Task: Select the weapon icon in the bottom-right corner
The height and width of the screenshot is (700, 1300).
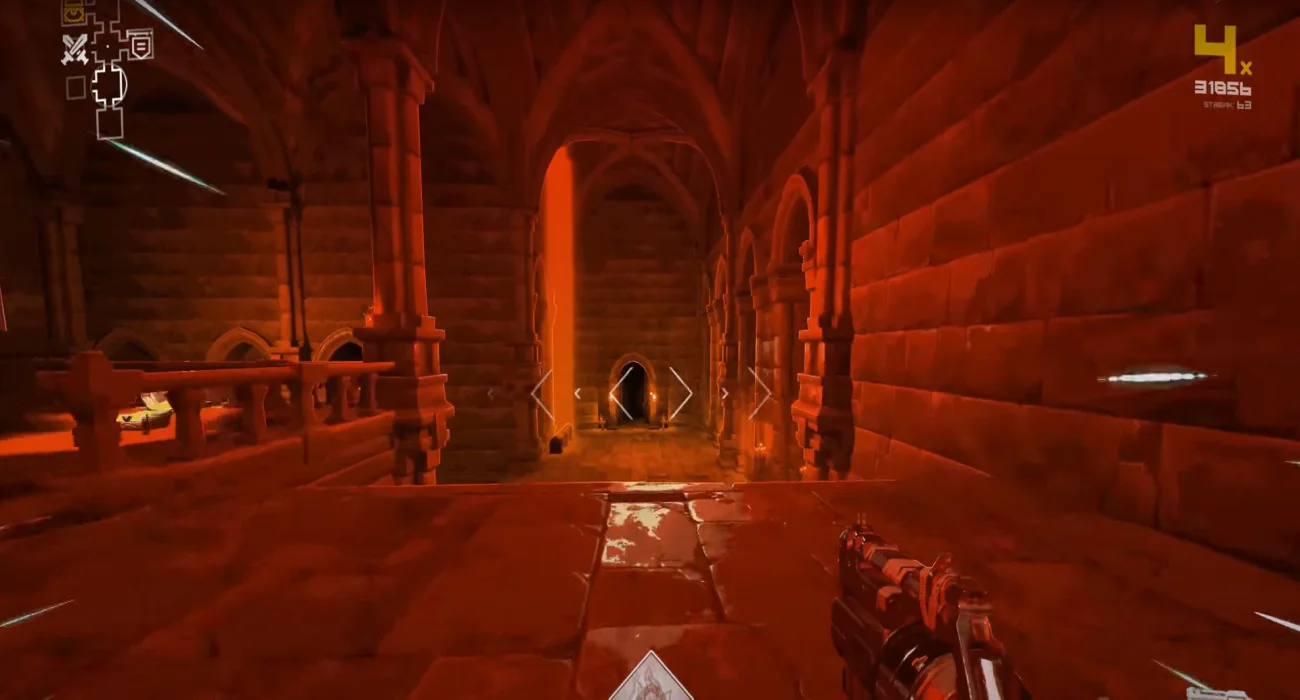Action: [1218, 692]
